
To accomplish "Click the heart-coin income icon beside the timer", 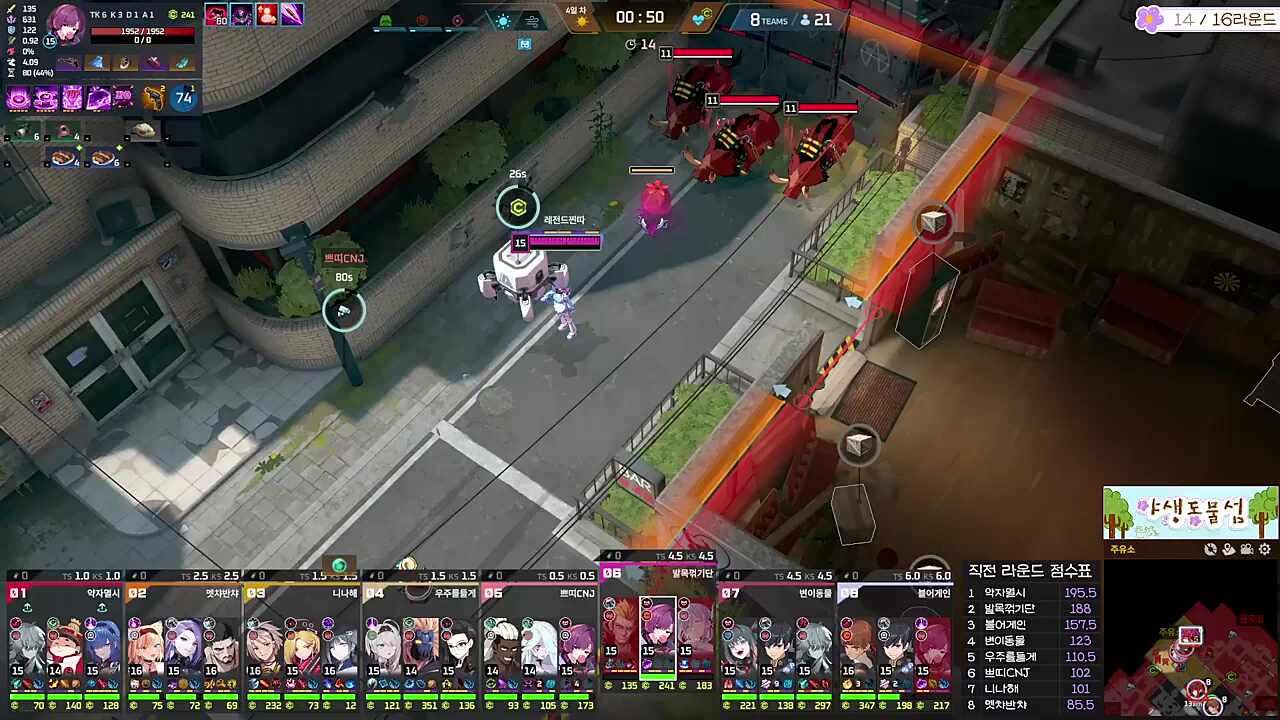I will (x=699, y=18).
